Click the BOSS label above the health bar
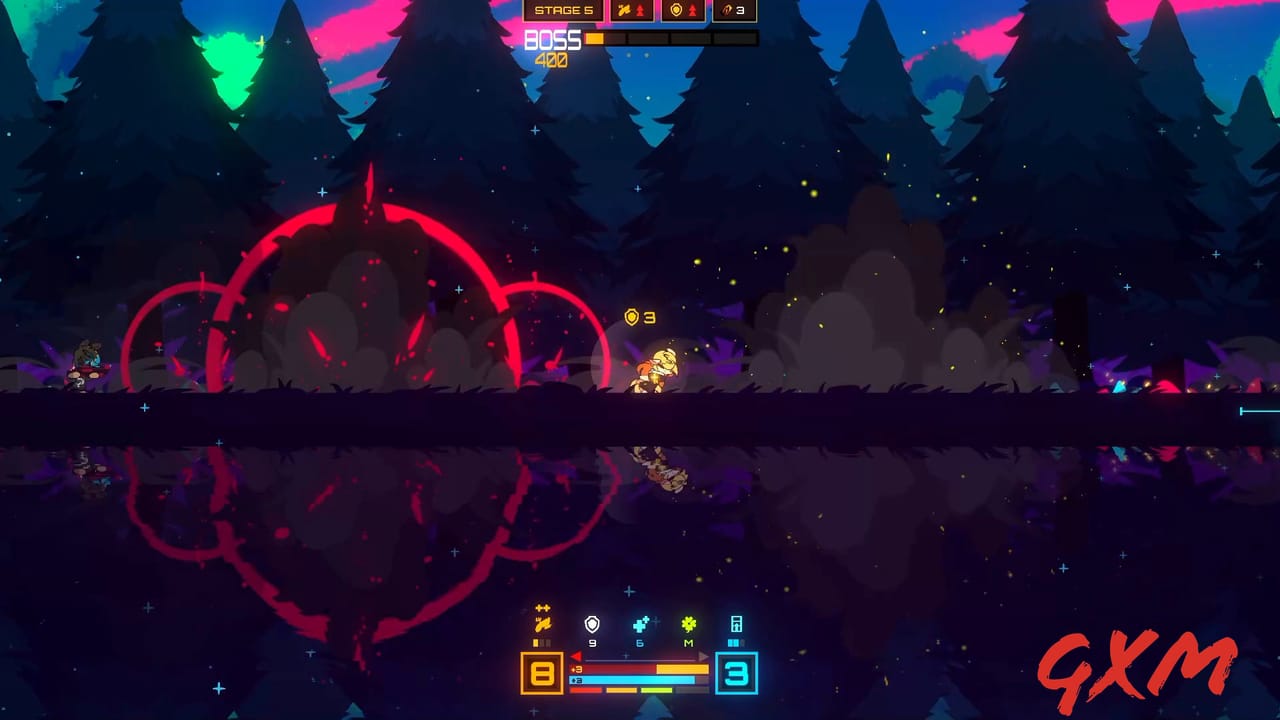 pos(551,38)
